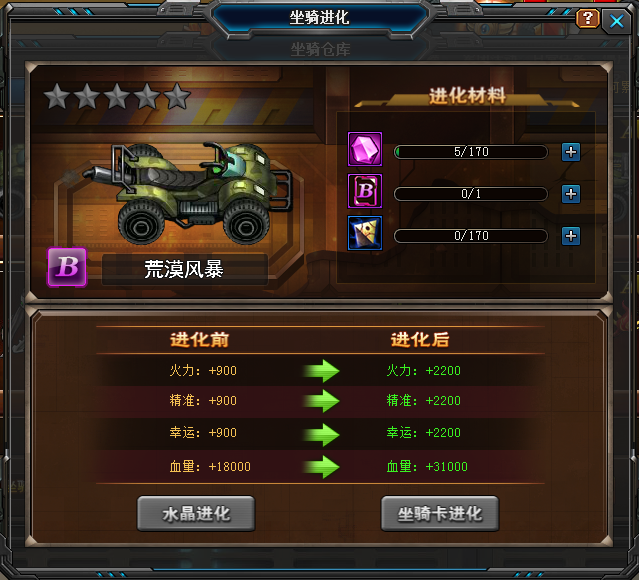Screen dimensions: 639x580
Task: Select the pink crystal material icon
Action: [364, 150]
